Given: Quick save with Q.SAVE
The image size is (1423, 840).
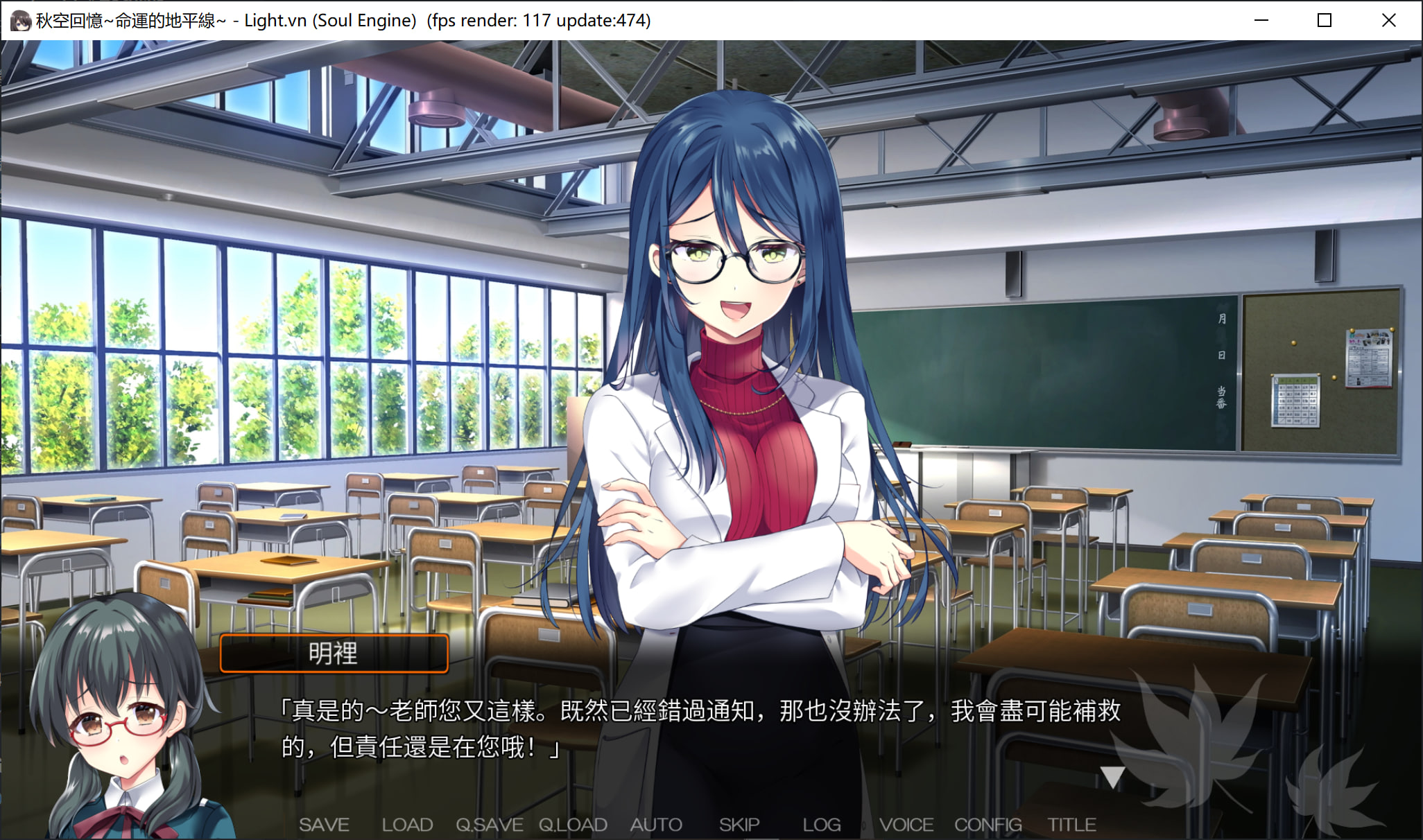Looking at the screenshot, I should (x=489, y=825).
